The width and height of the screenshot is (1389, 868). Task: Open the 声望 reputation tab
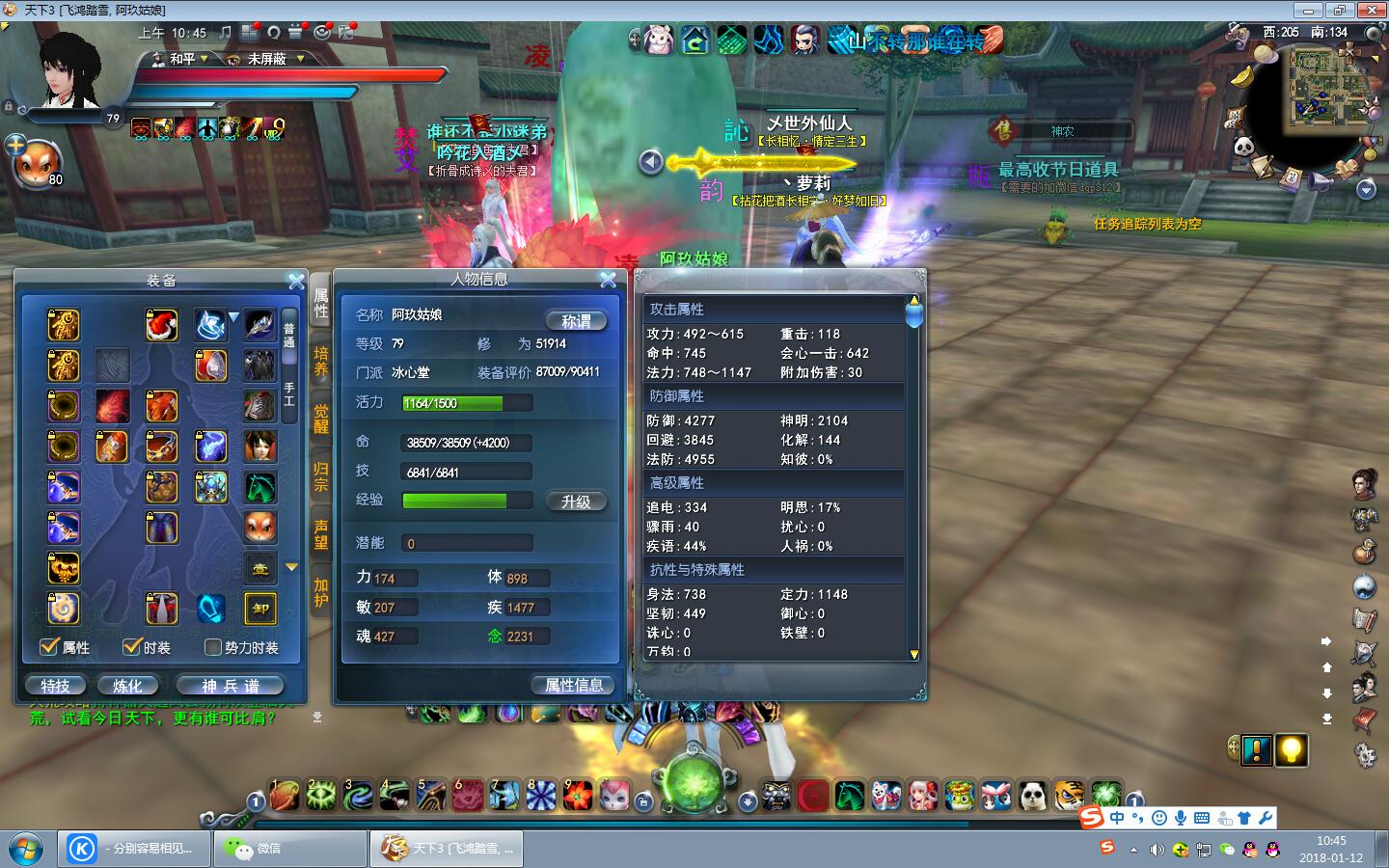point(321,533)
